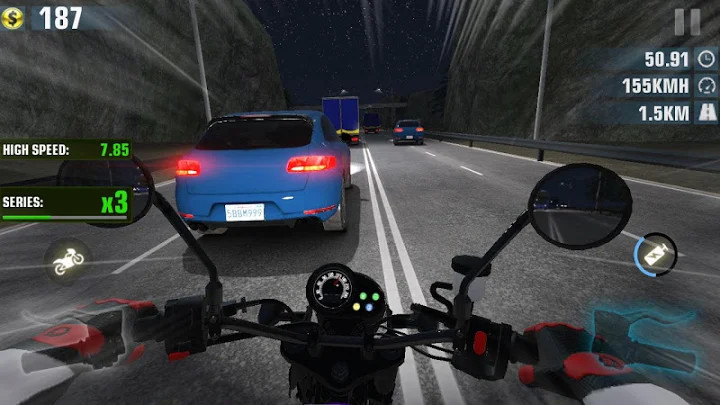Viewport: 720px width, 405px height.
Task: Tap the motorcycle wheelie button
Action: click(x=69, y=259)
